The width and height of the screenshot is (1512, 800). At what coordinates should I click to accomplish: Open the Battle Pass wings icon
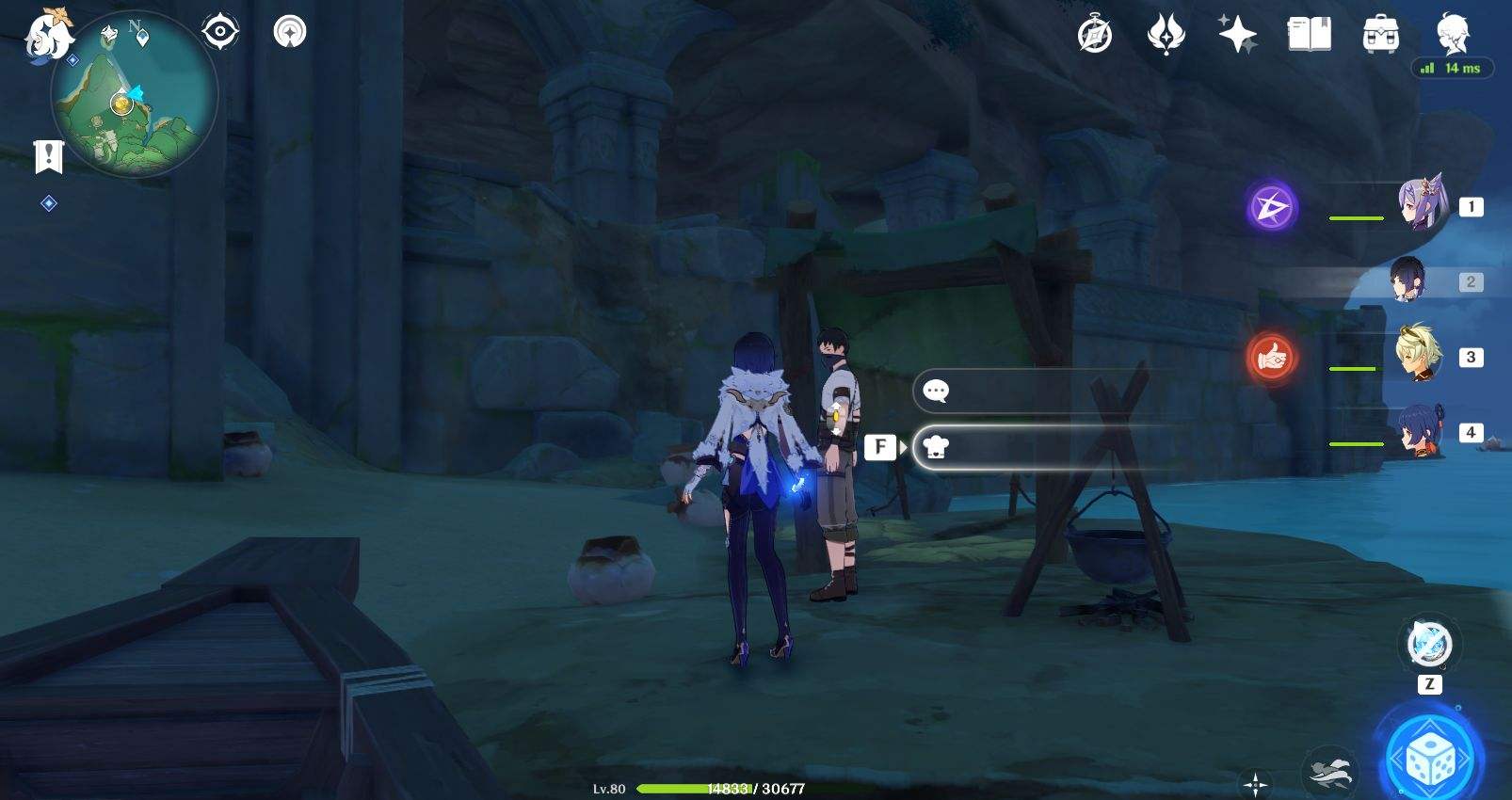click(x=1166, y=34)
